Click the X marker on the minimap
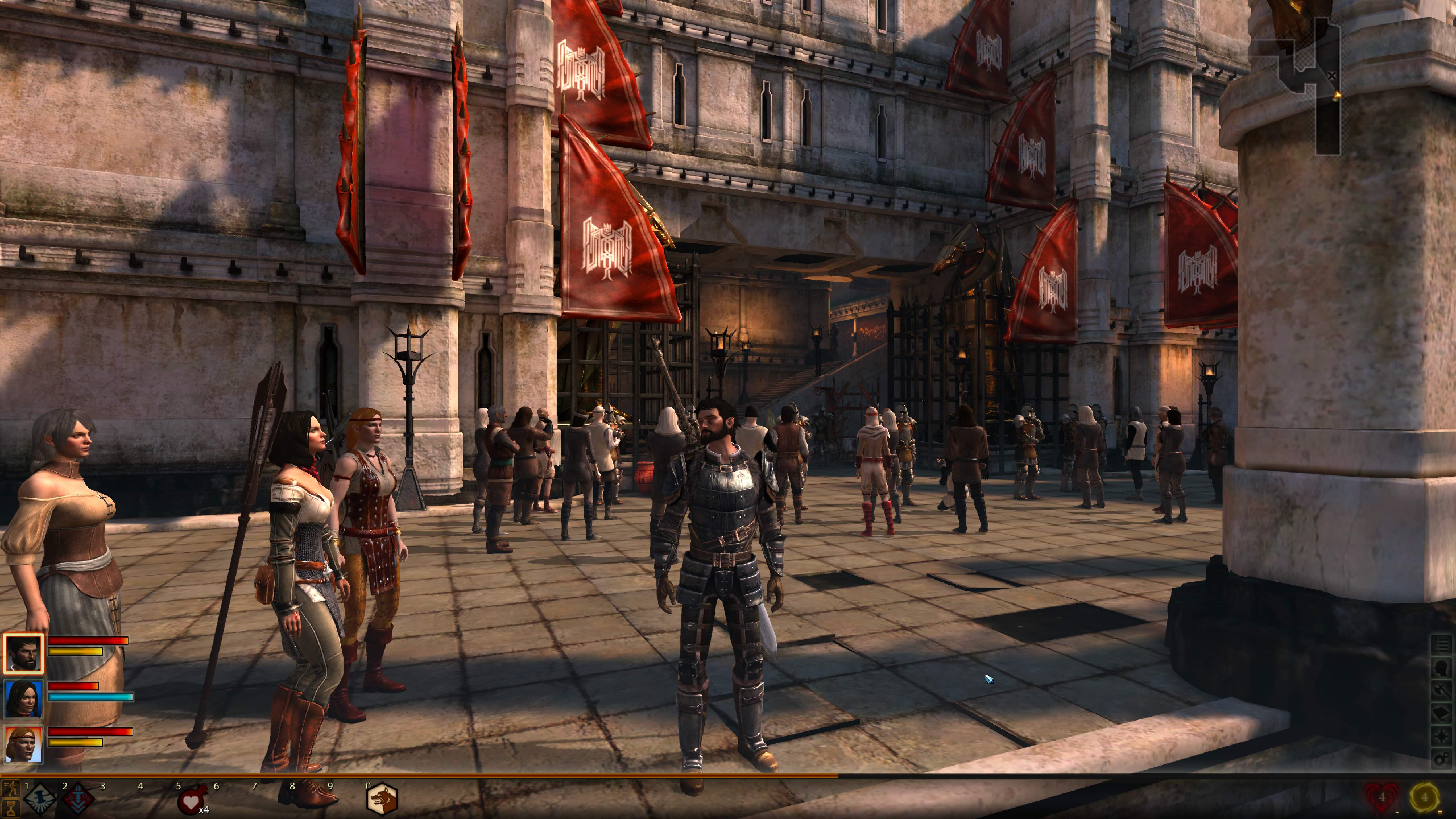The height and width of the screenshot is (819, 1456). (1332, 75)
